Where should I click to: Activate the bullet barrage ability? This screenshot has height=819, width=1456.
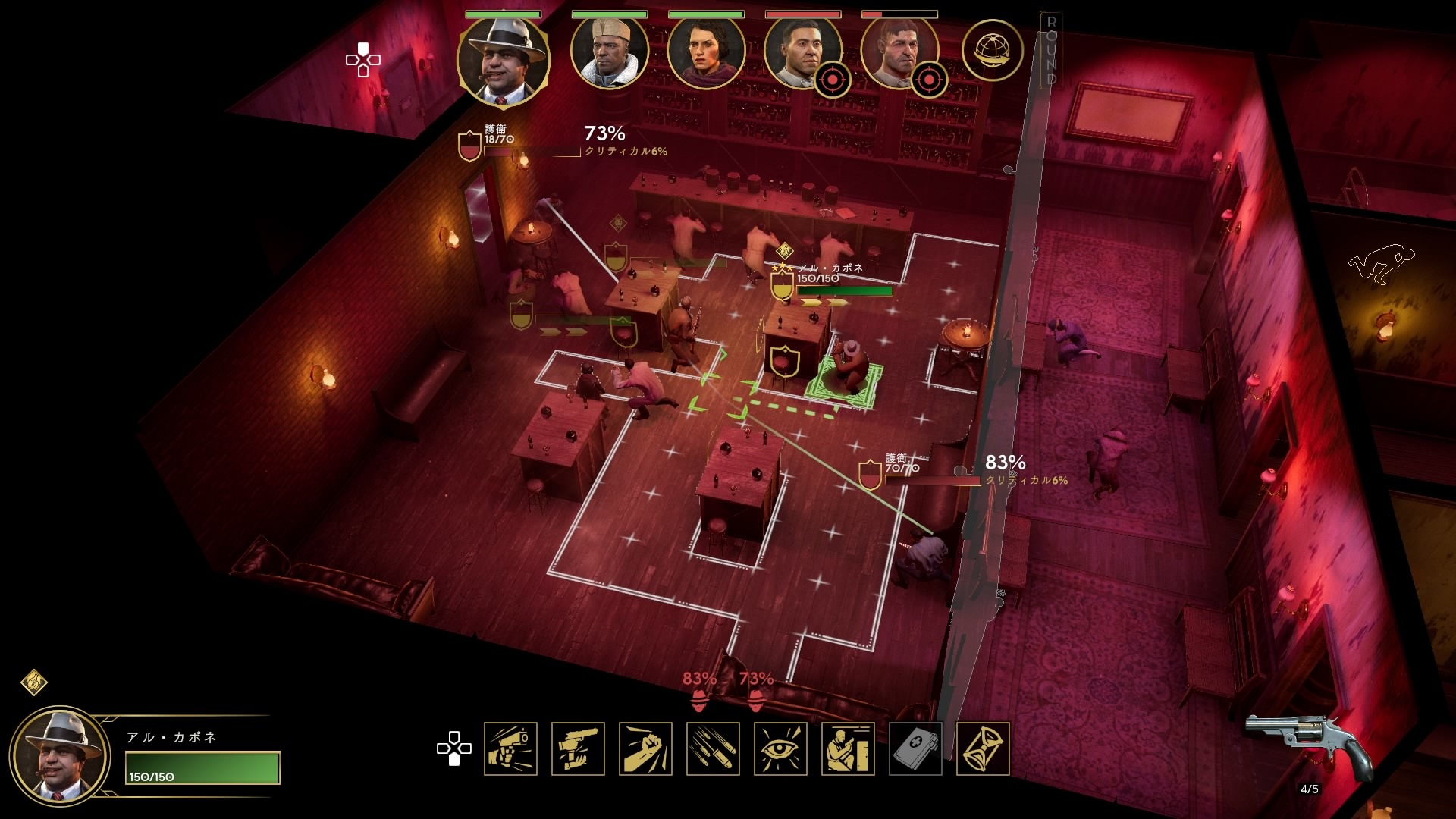click(713, 748)
